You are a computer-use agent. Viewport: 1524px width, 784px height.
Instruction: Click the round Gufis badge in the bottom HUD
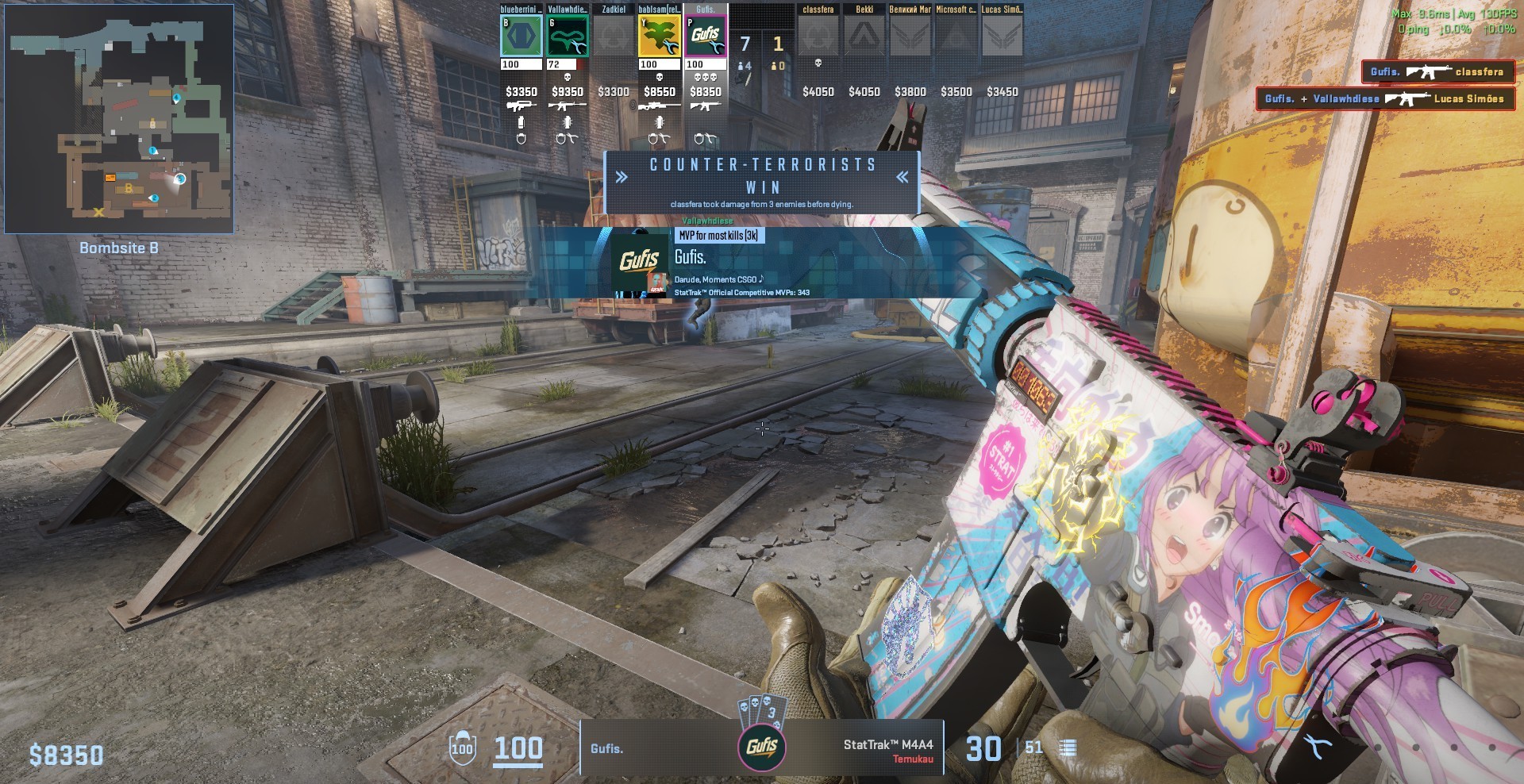(761, 747)
